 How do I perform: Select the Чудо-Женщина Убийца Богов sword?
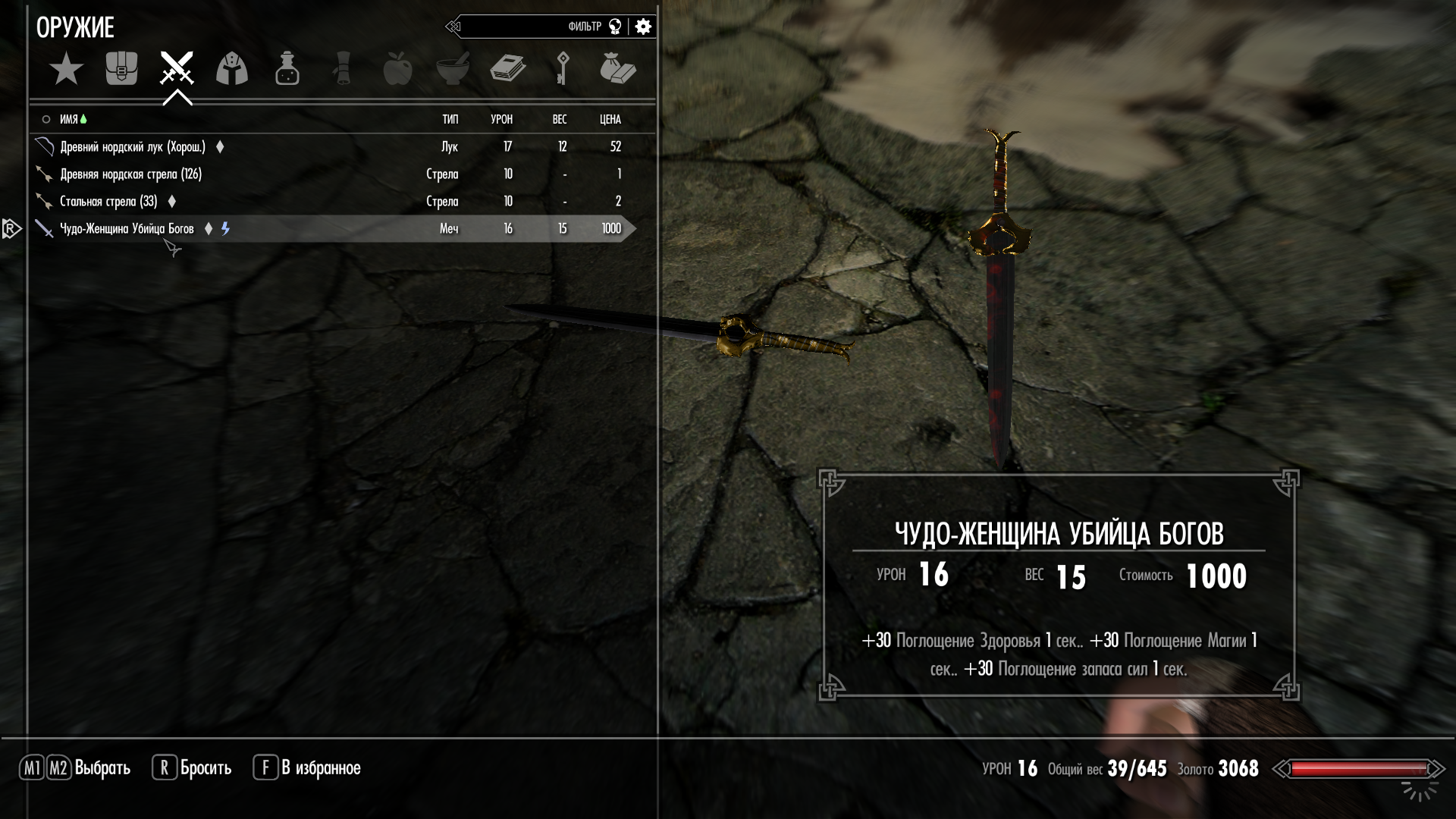coord(127,228)
